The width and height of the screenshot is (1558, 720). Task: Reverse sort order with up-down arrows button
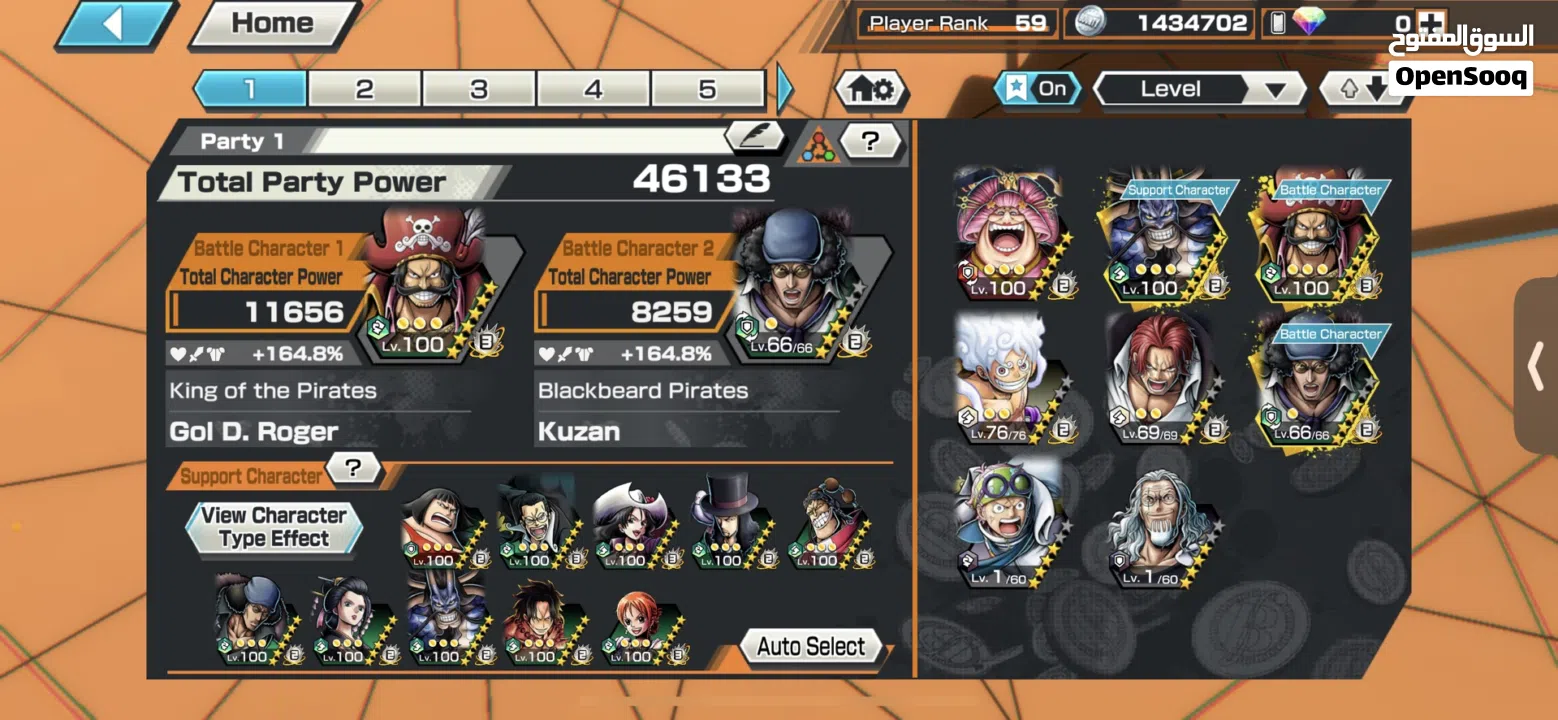coord(1362,90)
